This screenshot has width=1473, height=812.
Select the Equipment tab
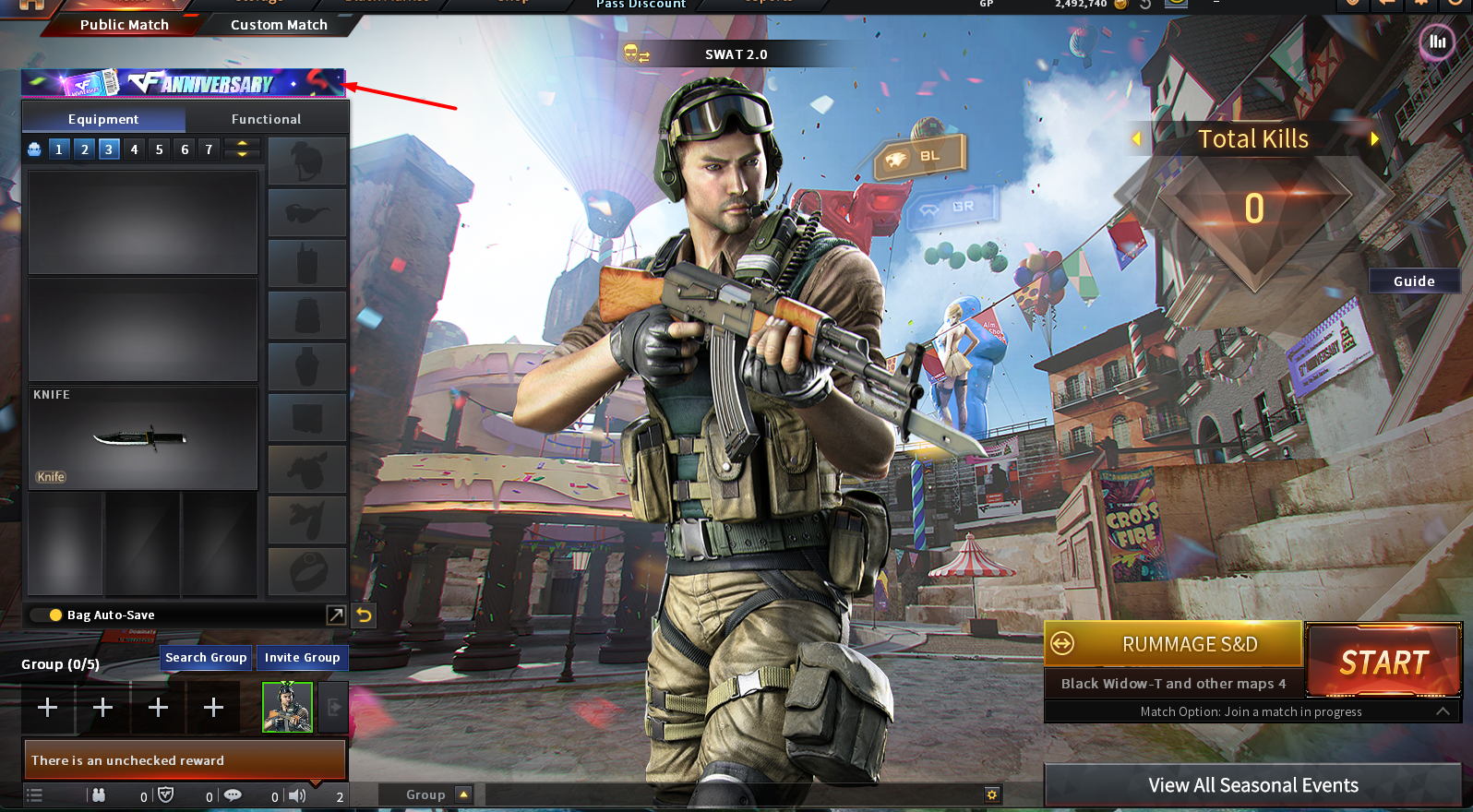(103, 119)
